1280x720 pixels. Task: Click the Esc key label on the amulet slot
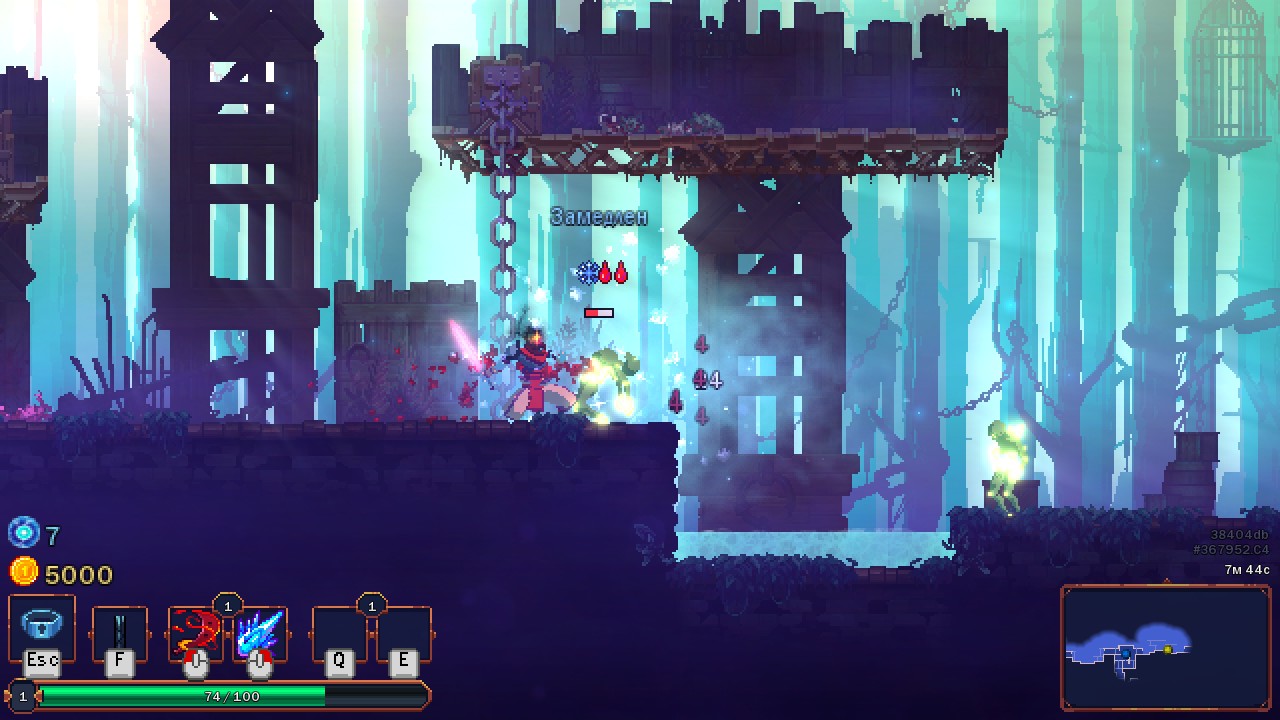click(x=40, y=661)
